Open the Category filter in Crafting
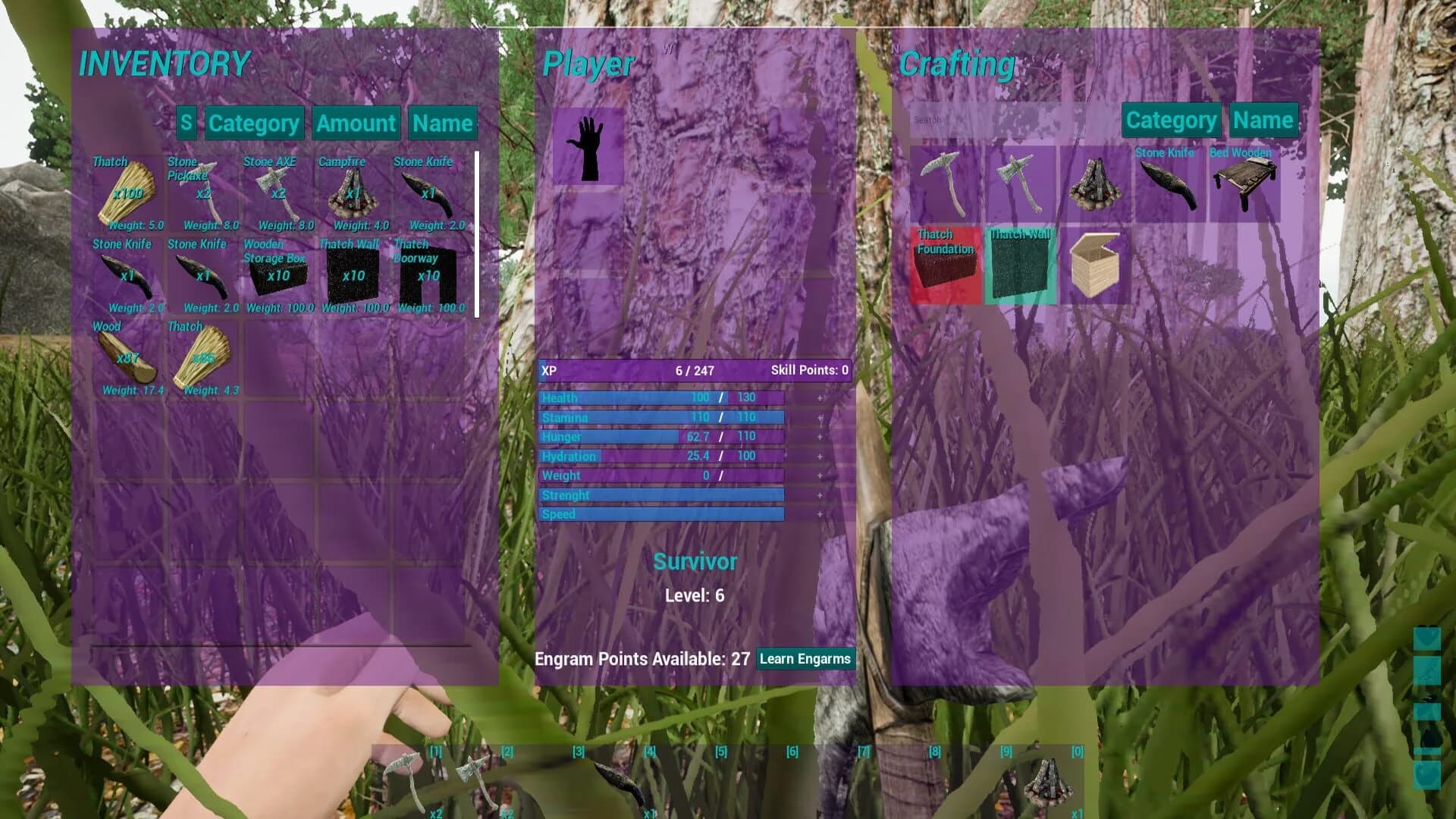Viewport: 1456px width, 819px height. [1171, 120]
